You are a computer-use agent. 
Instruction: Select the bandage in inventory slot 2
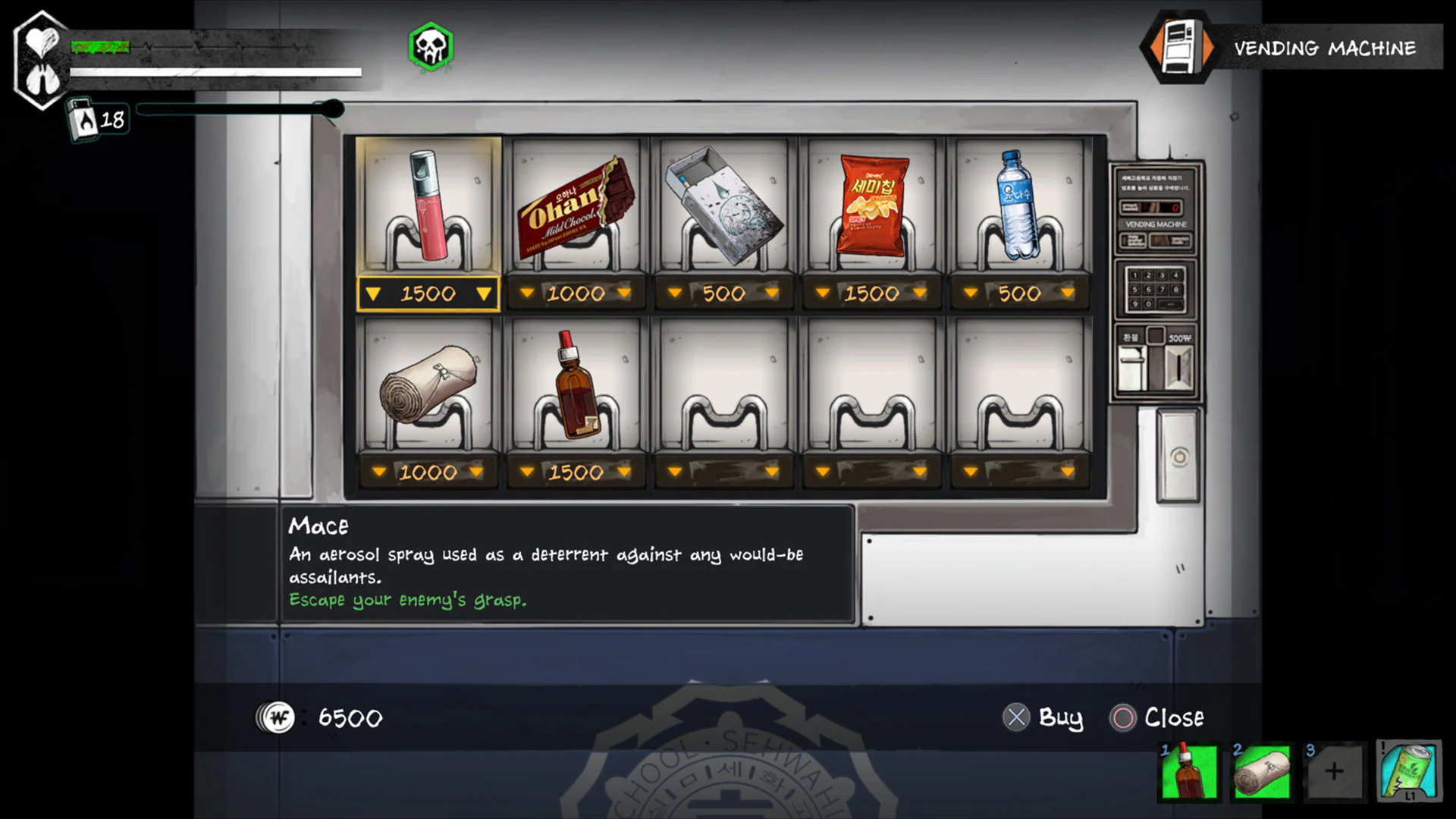[1260, 772]
